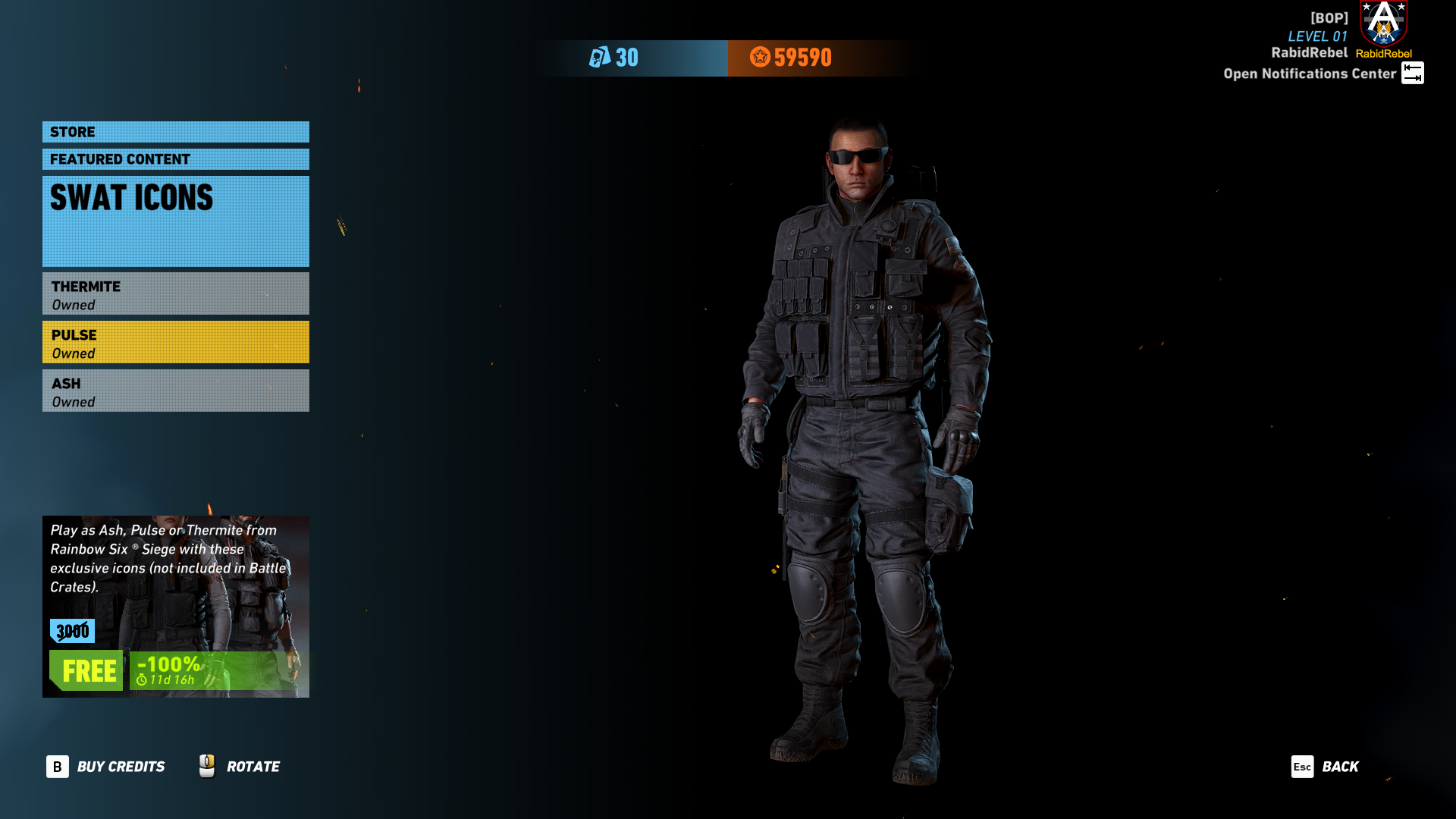View RabidRebel player profile emblem

click(x=1384, y=23)
